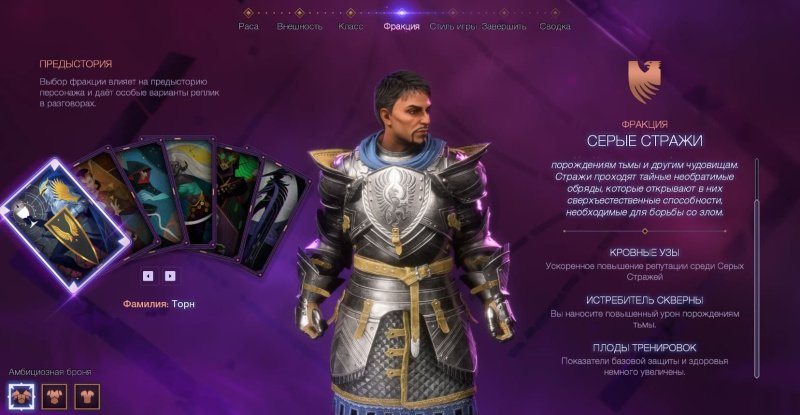Viewport: 800px width, 415px height.
Task: Switch to the Стиль игры tab
Action: [x=452, y=26]
